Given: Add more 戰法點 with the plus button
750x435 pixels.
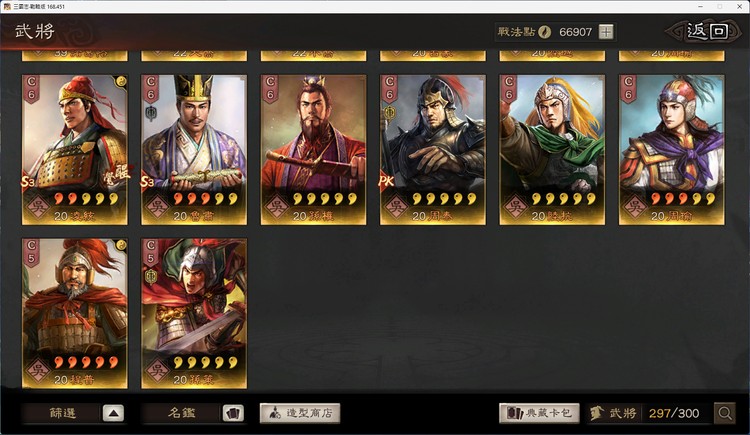Looking at the screenshot, I should [x=606, y=32].
